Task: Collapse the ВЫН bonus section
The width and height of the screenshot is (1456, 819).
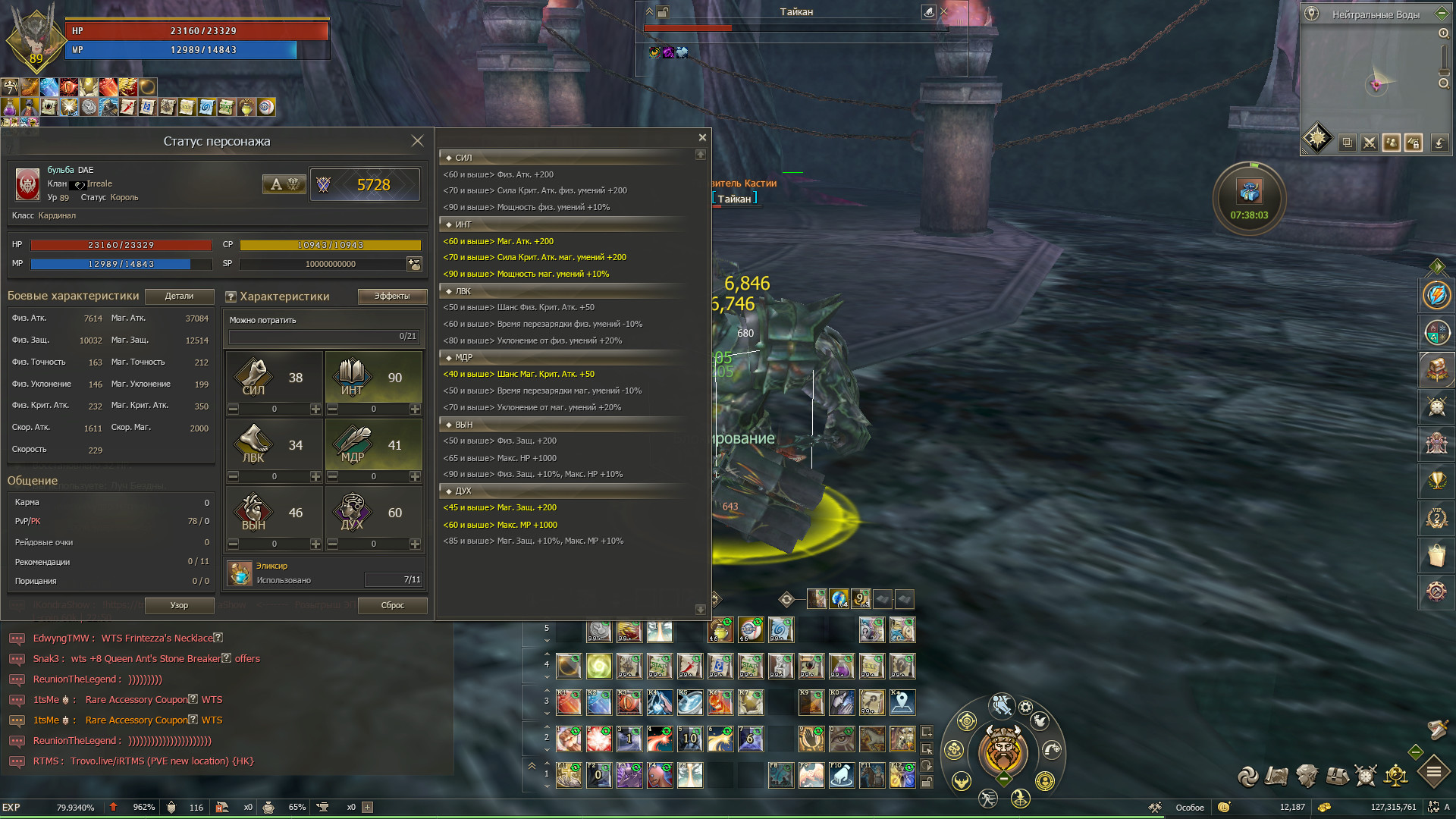Action: point(449,425)
